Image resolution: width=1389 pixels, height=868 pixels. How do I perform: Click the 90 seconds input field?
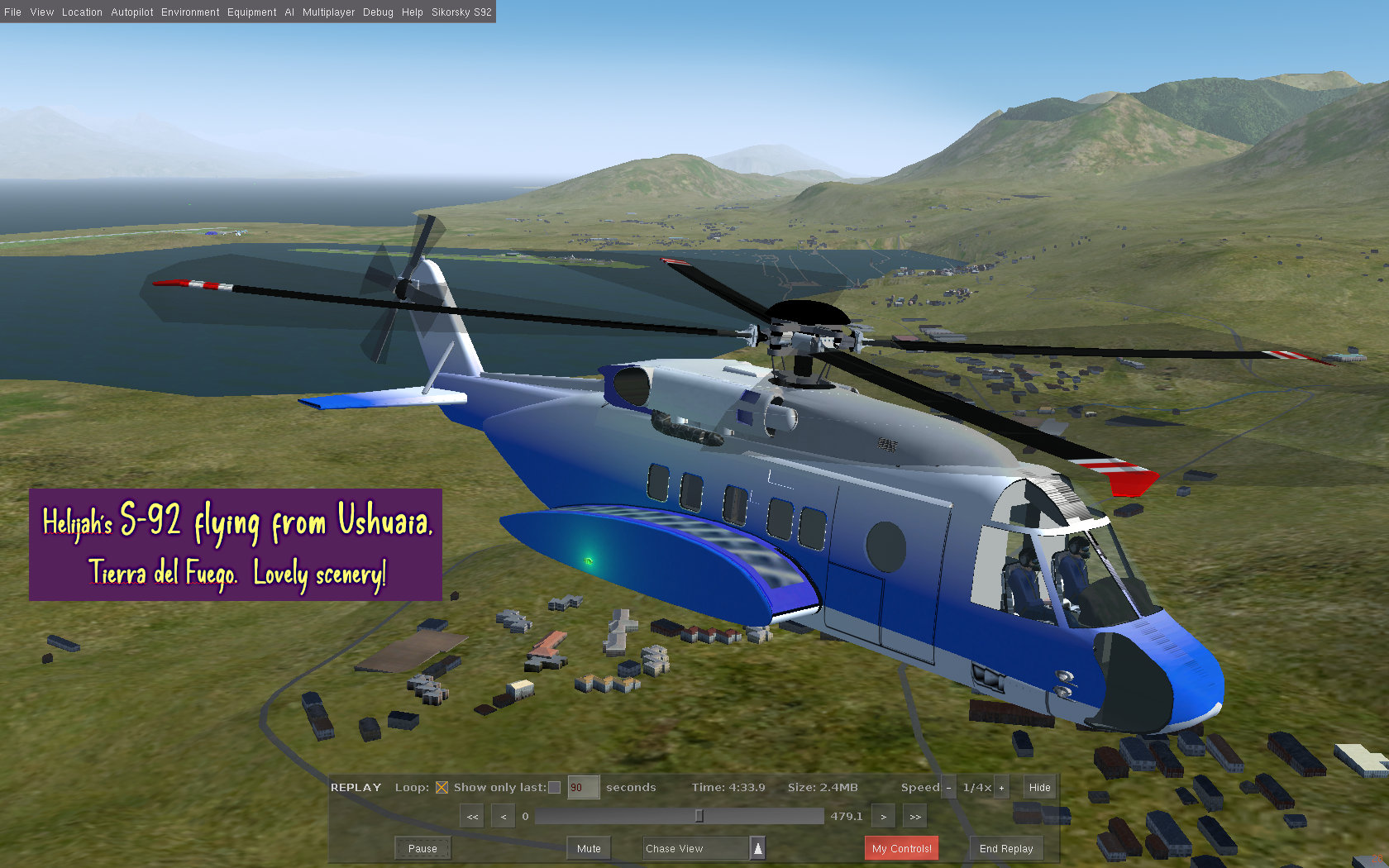[582, 787]
